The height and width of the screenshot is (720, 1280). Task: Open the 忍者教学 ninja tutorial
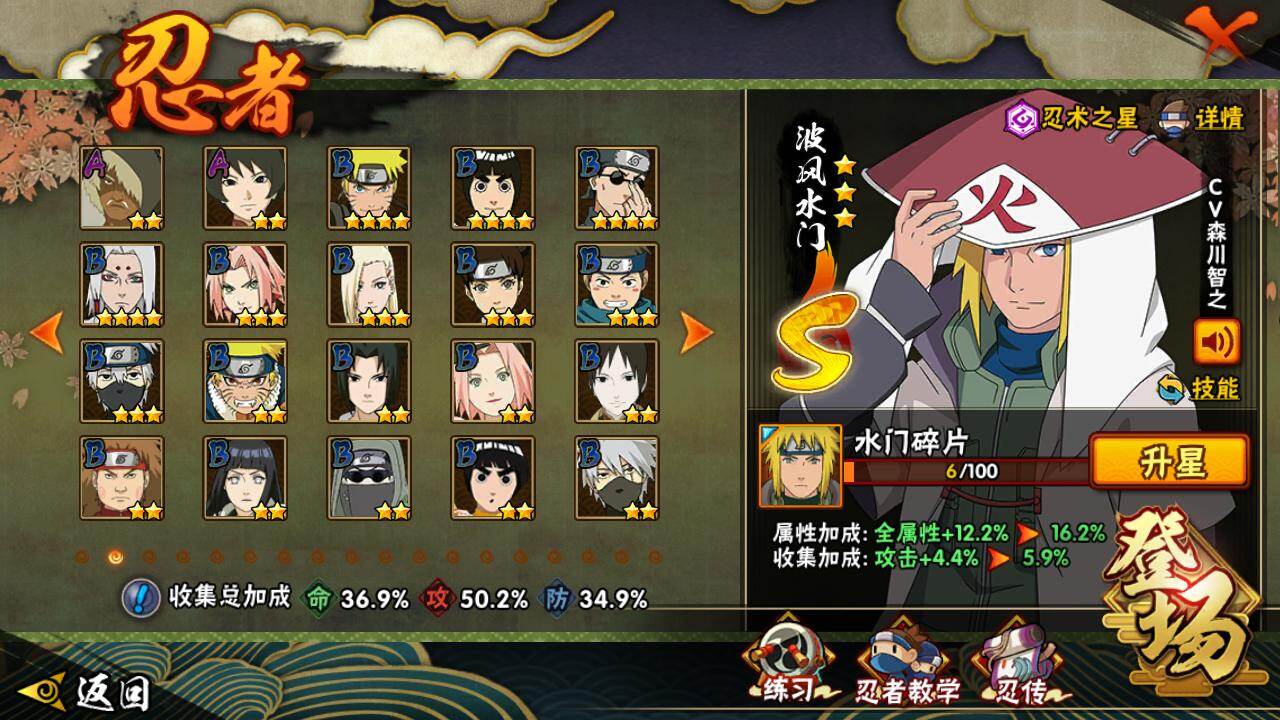906,665
